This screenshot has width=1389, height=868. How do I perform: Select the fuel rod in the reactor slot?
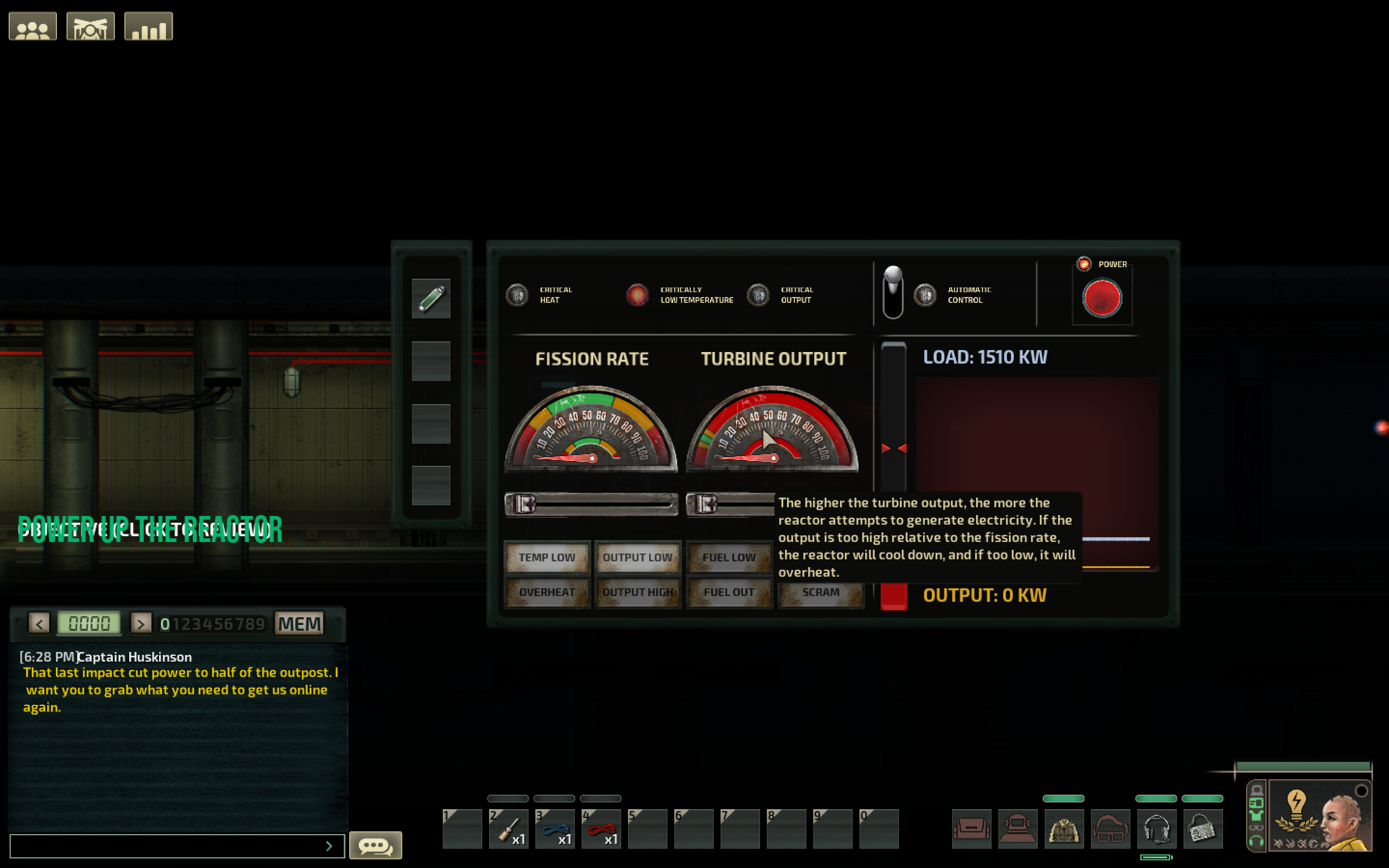(431, 298)
